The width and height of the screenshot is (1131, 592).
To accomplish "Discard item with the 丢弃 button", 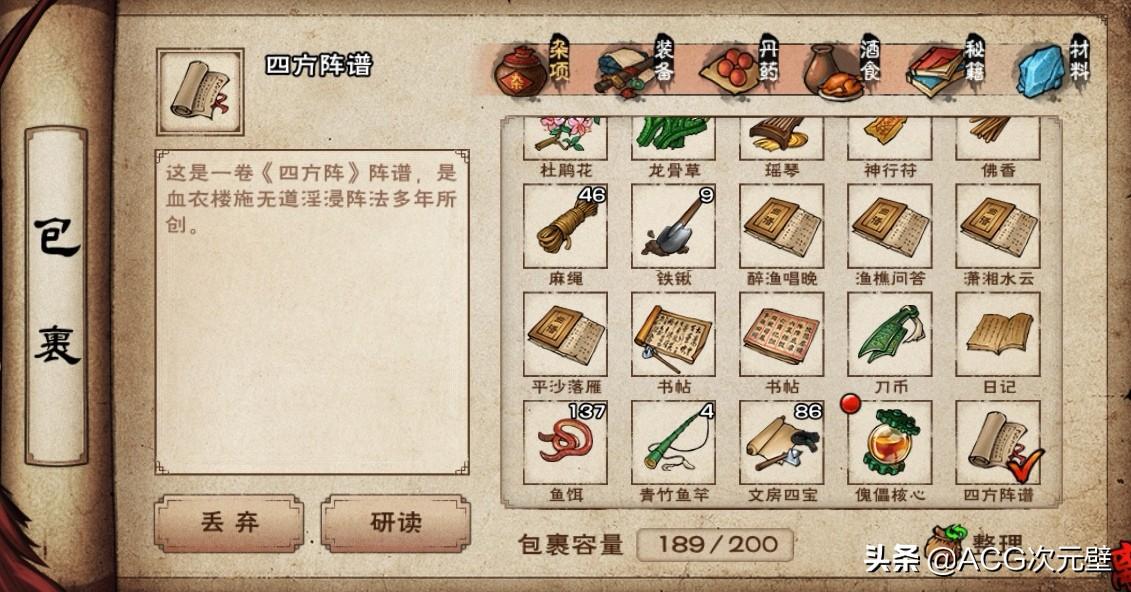I will pyautogui.click(x=229, y=524).
